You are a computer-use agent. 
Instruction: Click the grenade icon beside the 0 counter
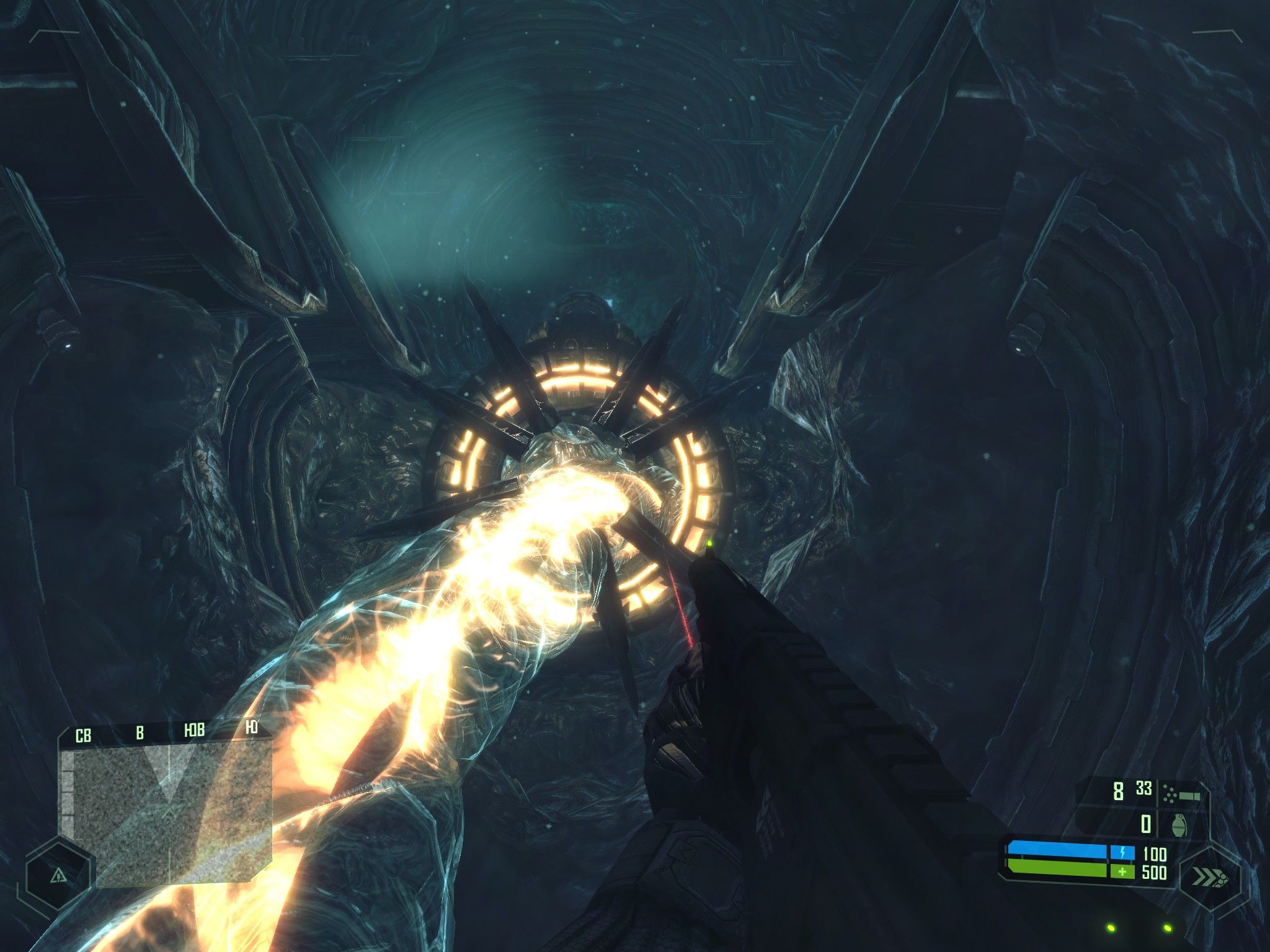1180,824
